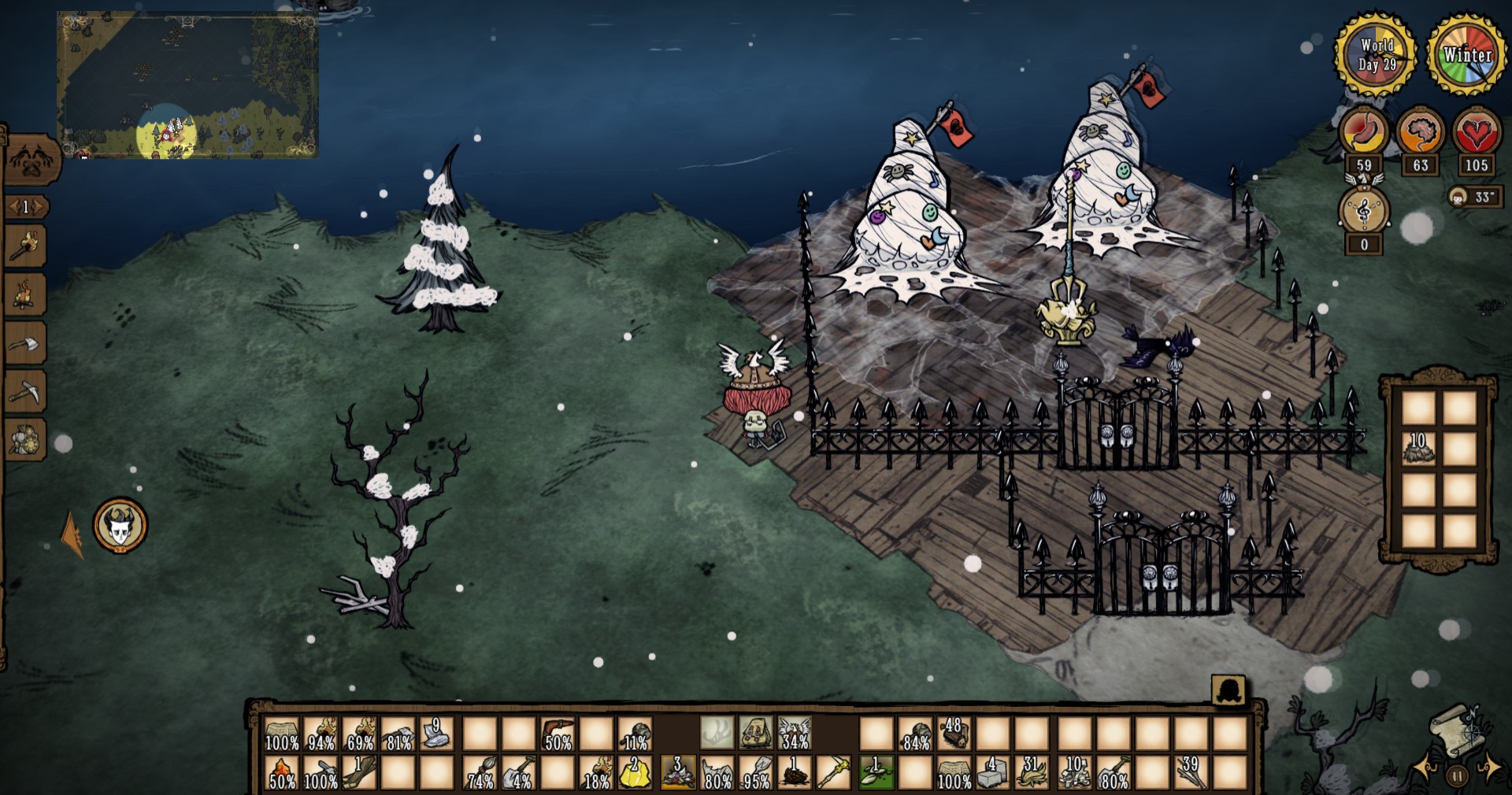This screenshot has height=795, width=1512.
Task: Choose the axe pinned recipe
Action: (26, 343)
